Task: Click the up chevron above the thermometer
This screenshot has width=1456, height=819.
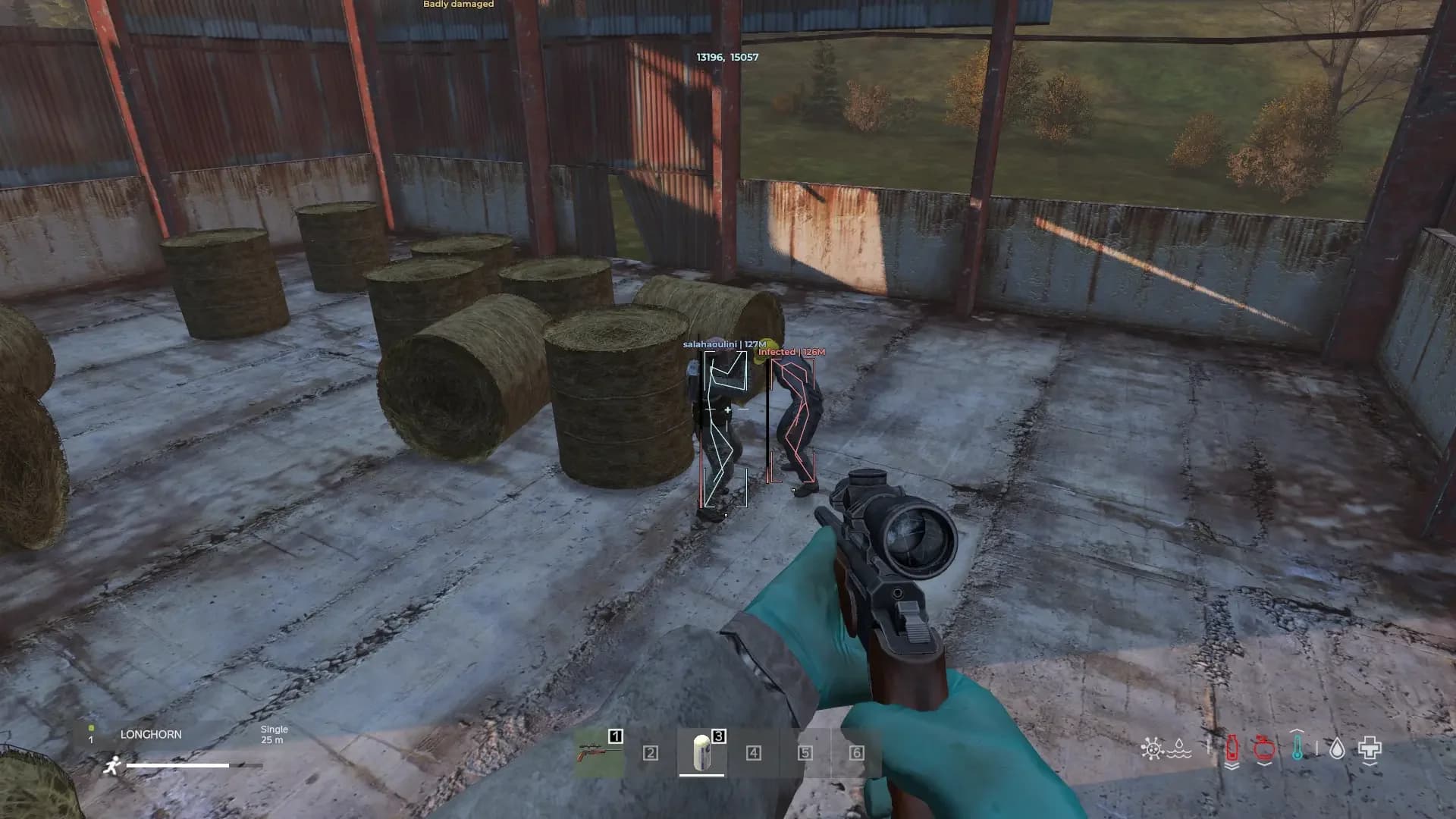Action: click(x=1297, y=730)
